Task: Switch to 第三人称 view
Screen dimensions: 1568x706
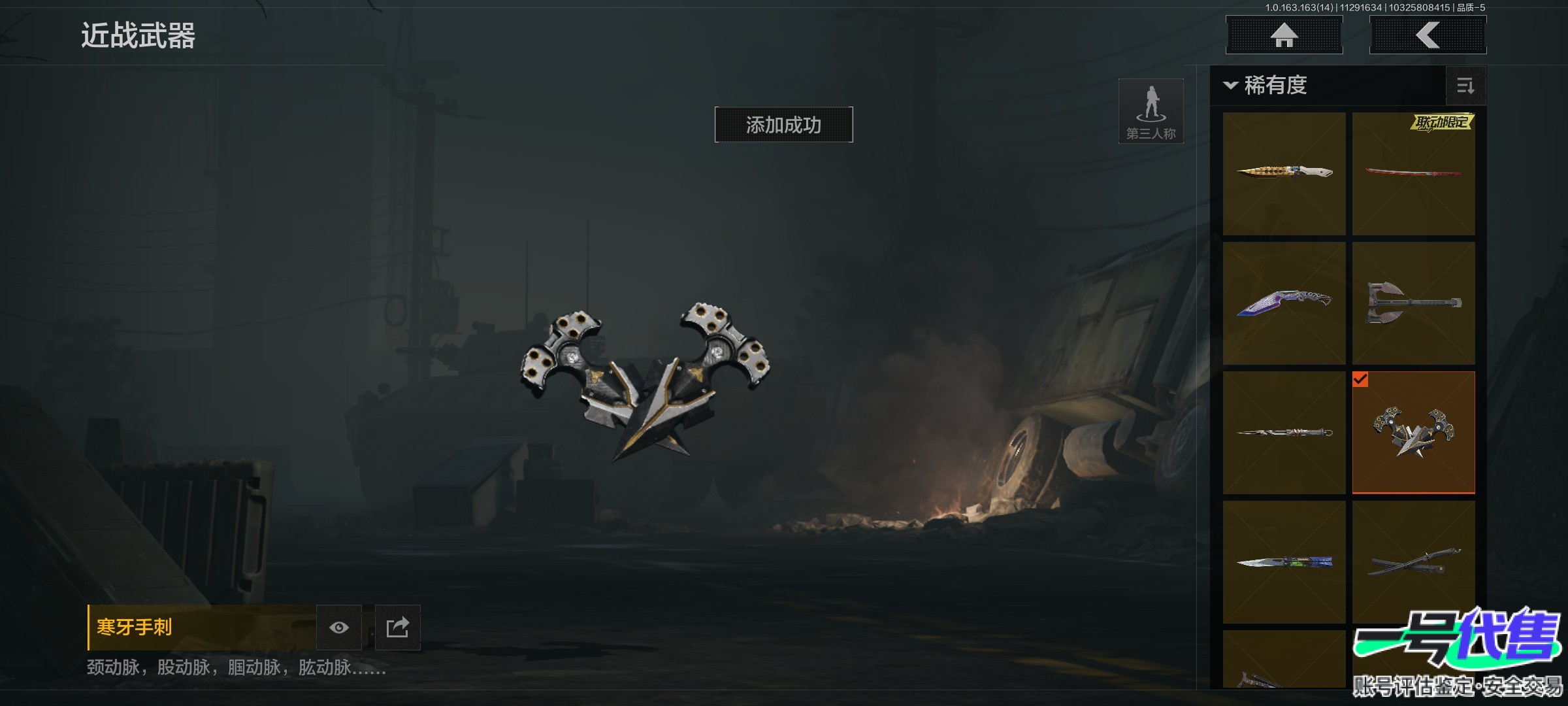Action: click(1151, 111)
